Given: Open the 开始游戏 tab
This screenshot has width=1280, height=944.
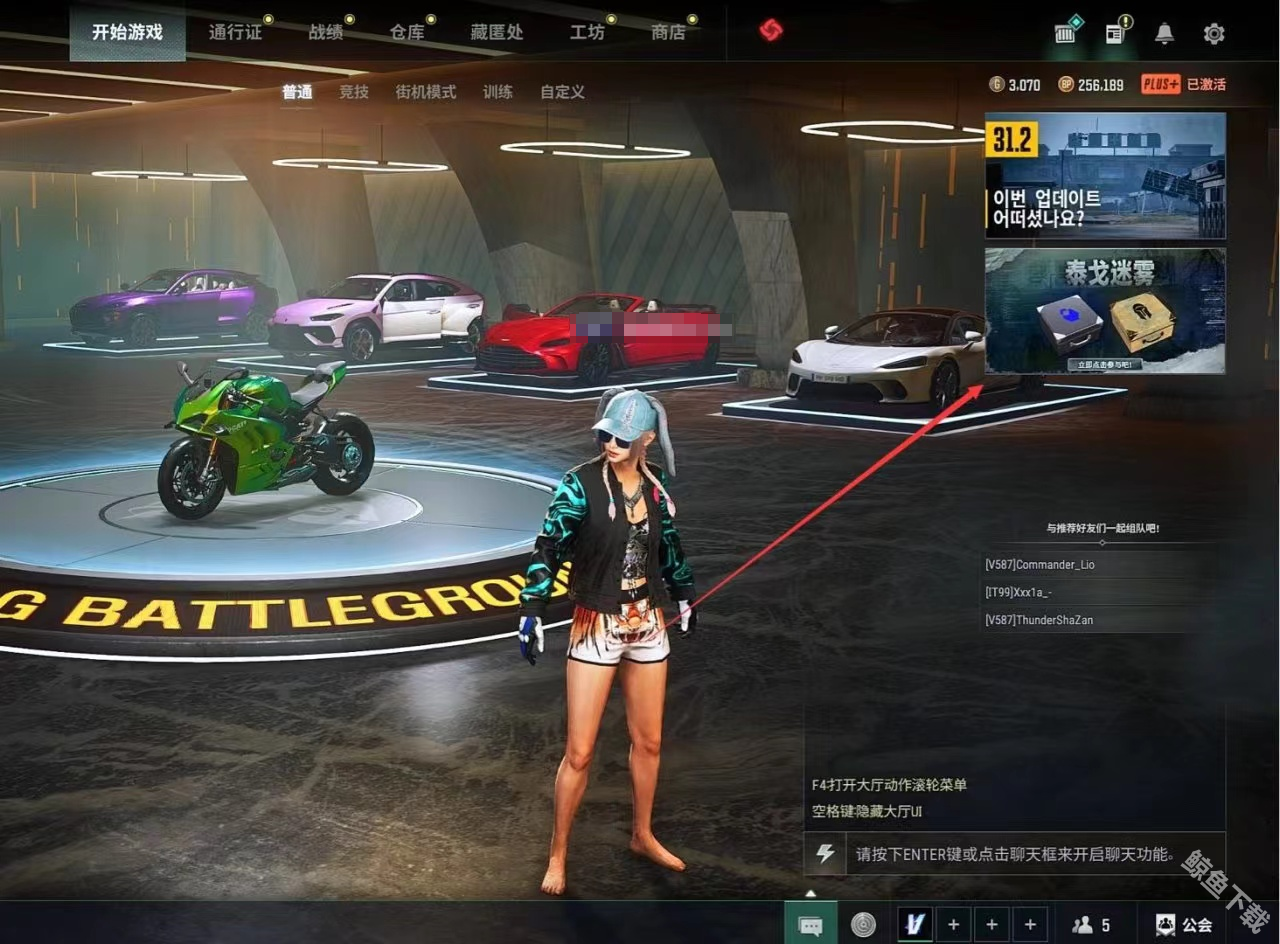Looking at the screenshot, I should [127, 32].
